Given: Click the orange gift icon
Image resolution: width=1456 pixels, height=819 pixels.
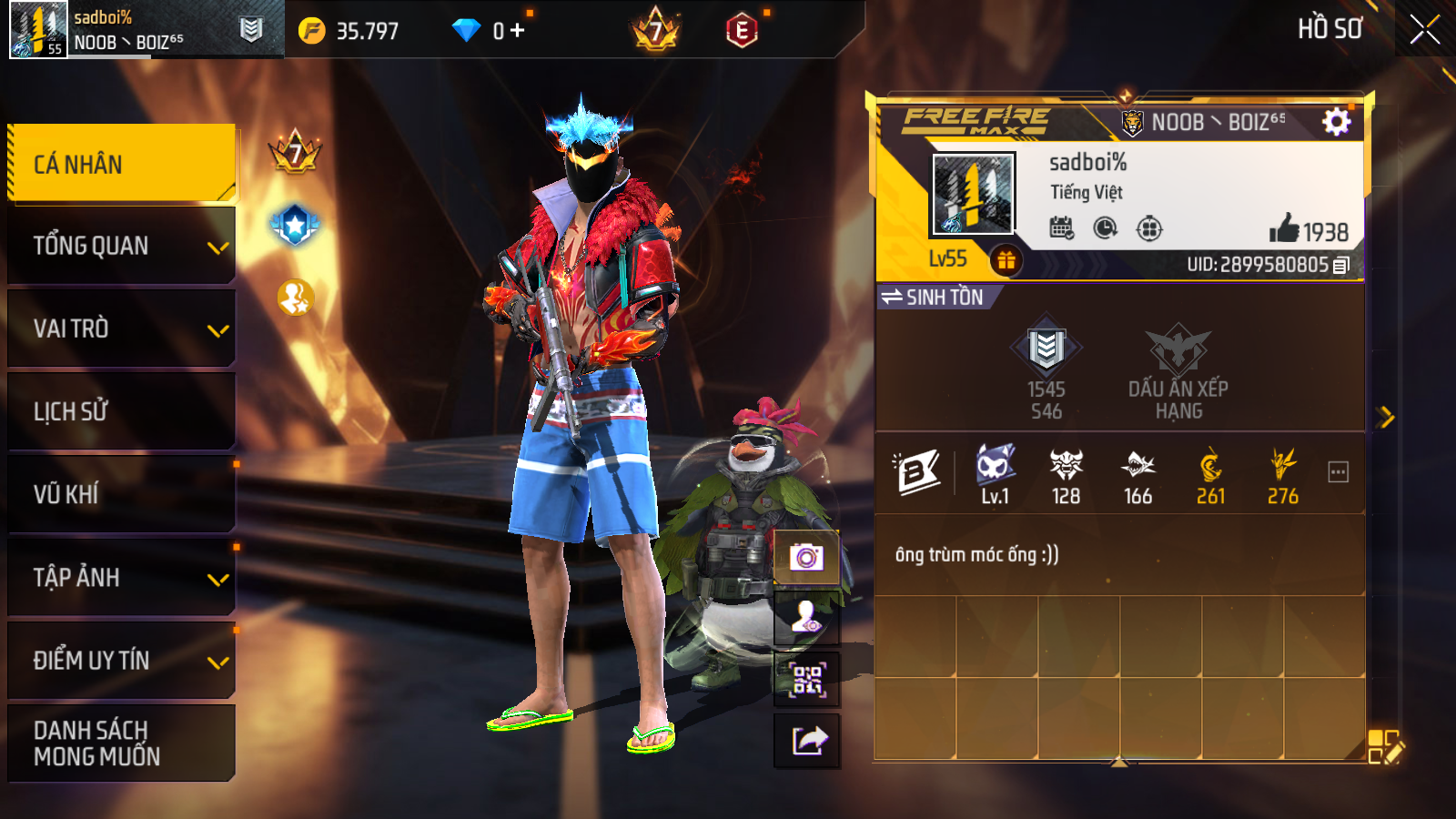Looking at the screenshot, I should (x=1006, y=261).
